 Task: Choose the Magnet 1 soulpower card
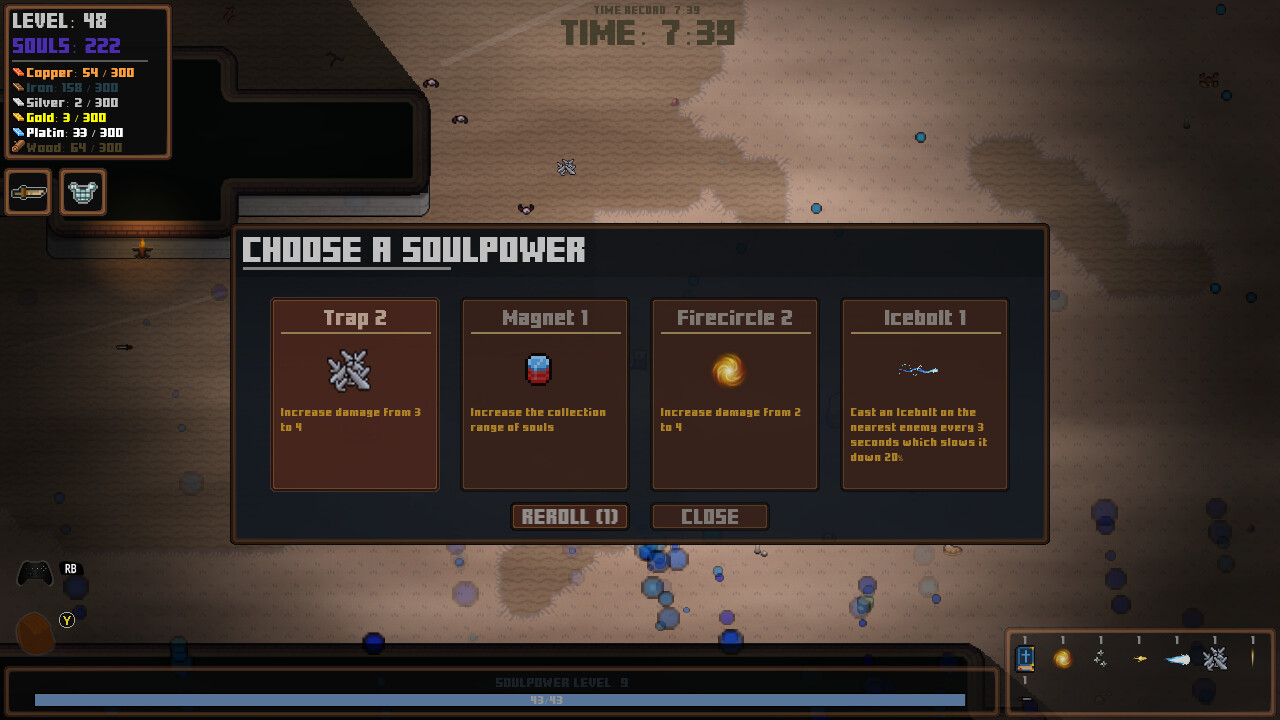pyautogui.click(x=544, y=393)
